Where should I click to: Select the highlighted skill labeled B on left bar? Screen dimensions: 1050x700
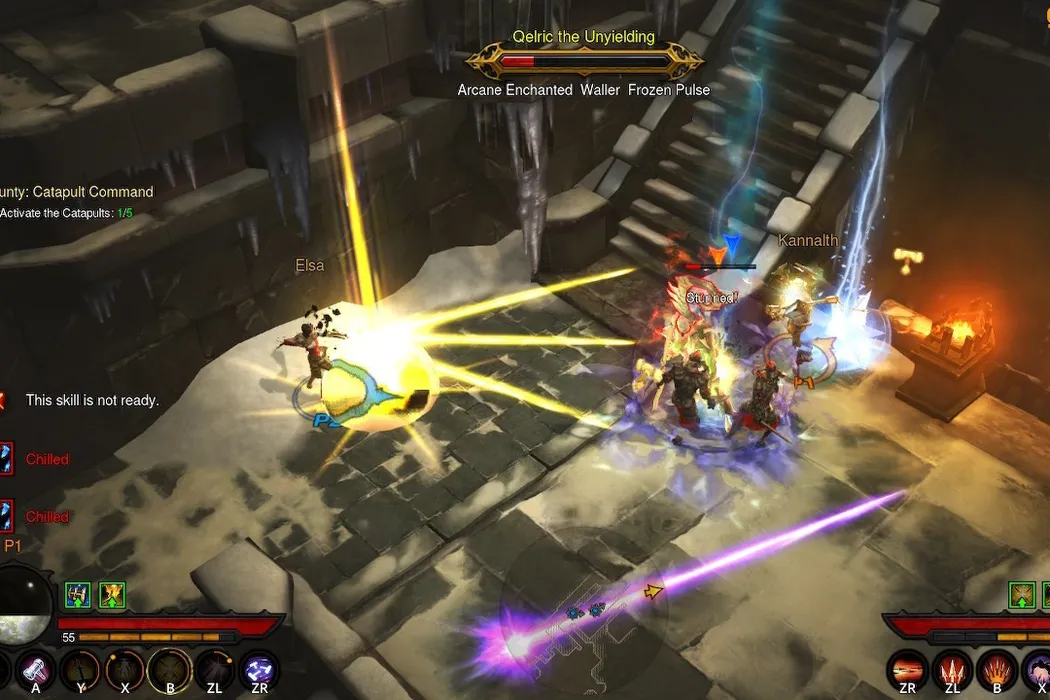click(x=168, y=669)
